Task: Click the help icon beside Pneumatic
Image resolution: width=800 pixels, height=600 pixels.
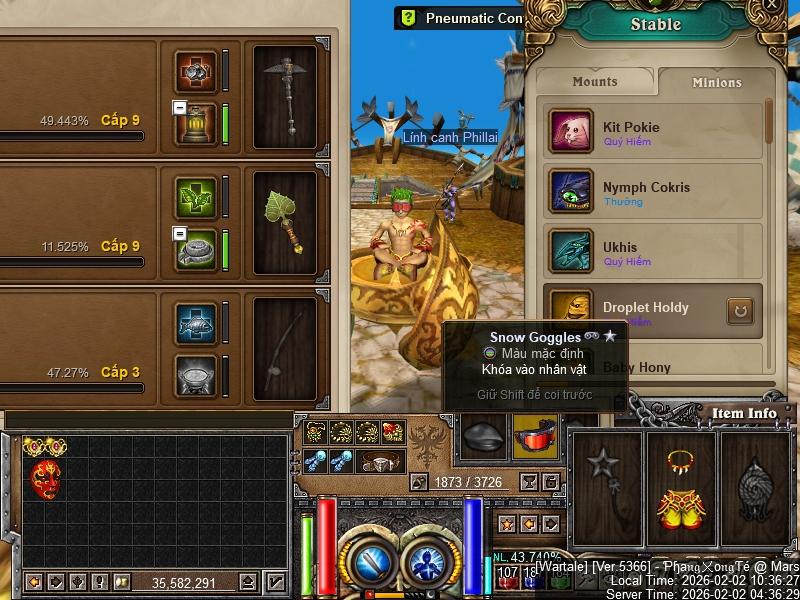Action: pos(407,17)
